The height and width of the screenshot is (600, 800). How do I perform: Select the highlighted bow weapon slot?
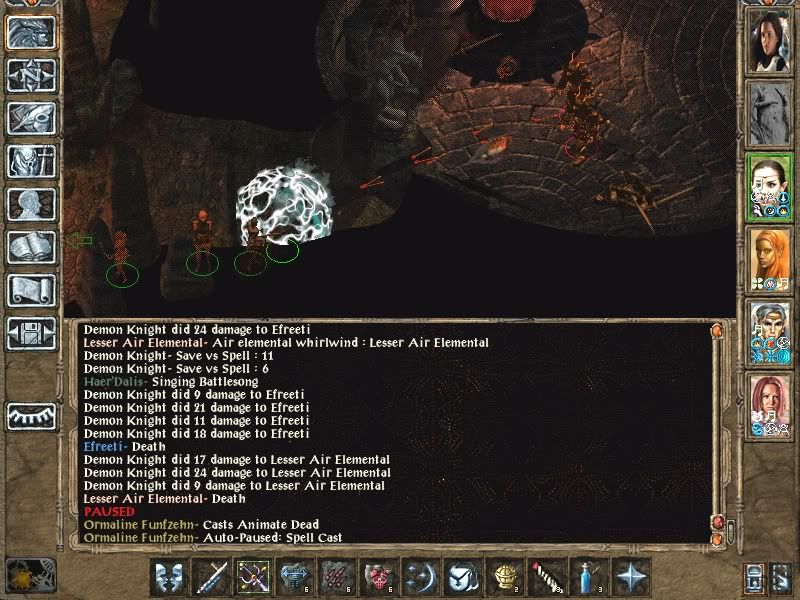point(254,577)
